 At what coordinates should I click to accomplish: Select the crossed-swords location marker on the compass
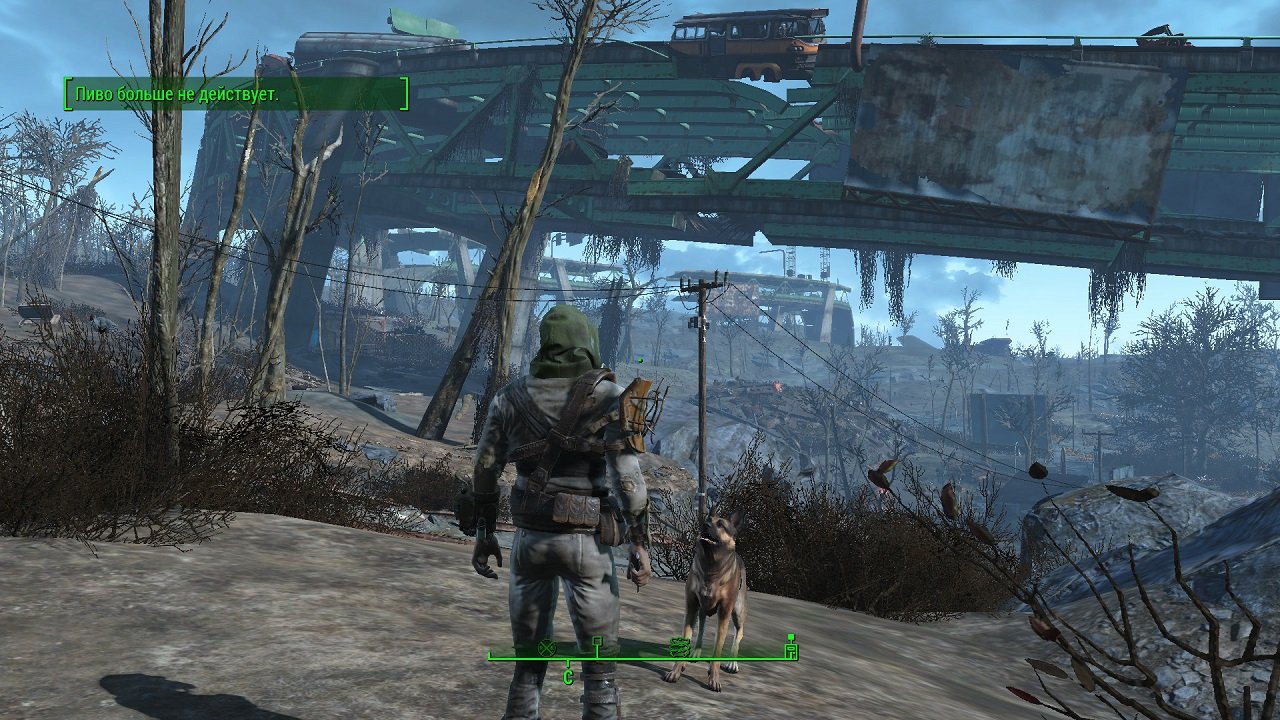click(x=546, y=648)
